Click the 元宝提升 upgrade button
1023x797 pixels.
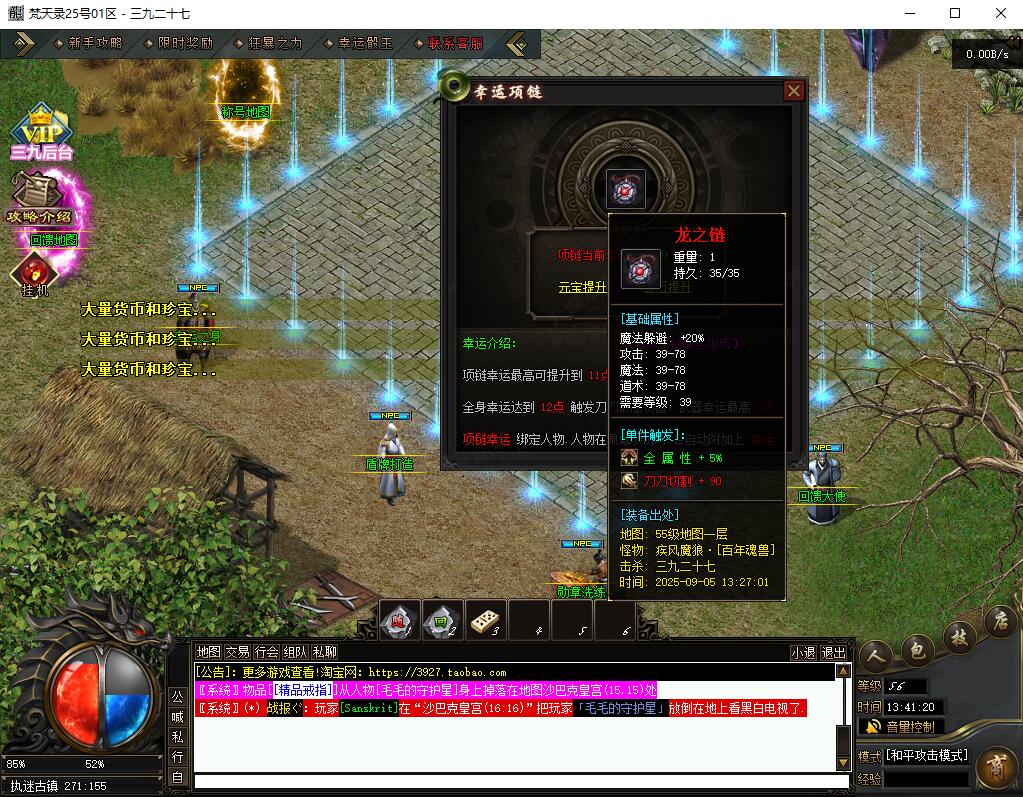(582, 287)
